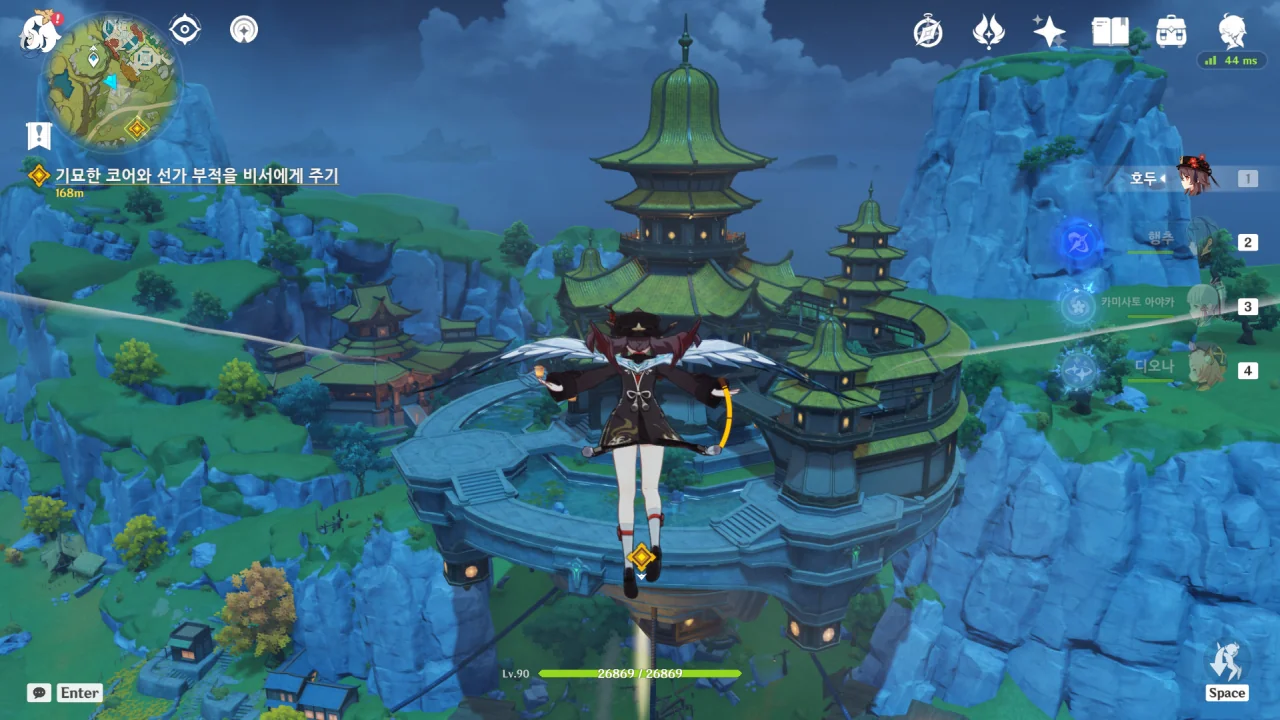
Task: Open the wish star icon
Action: (x=1049, y=32)
